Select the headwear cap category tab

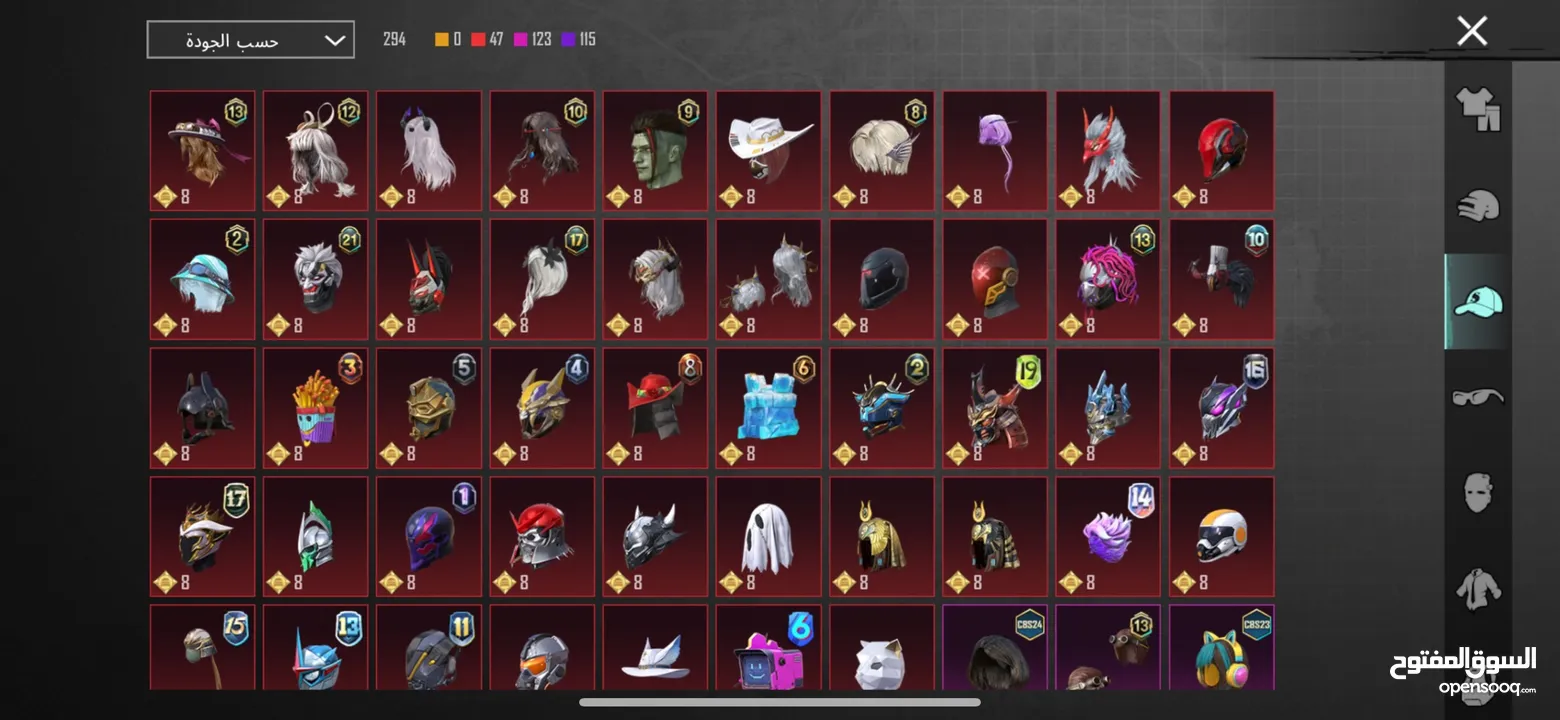pos(1477,301)
